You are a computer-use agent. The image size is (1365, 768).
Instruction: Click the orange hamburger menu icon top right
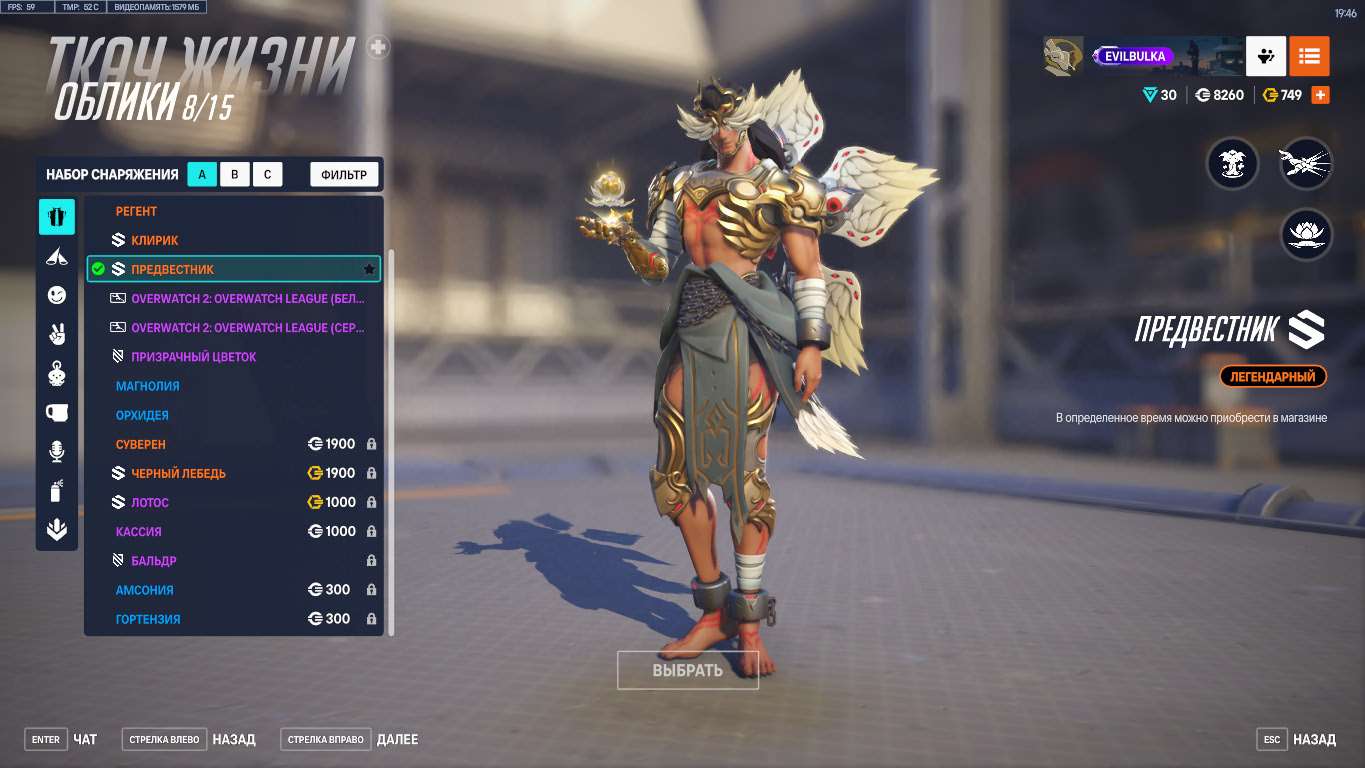[1309, 56]
